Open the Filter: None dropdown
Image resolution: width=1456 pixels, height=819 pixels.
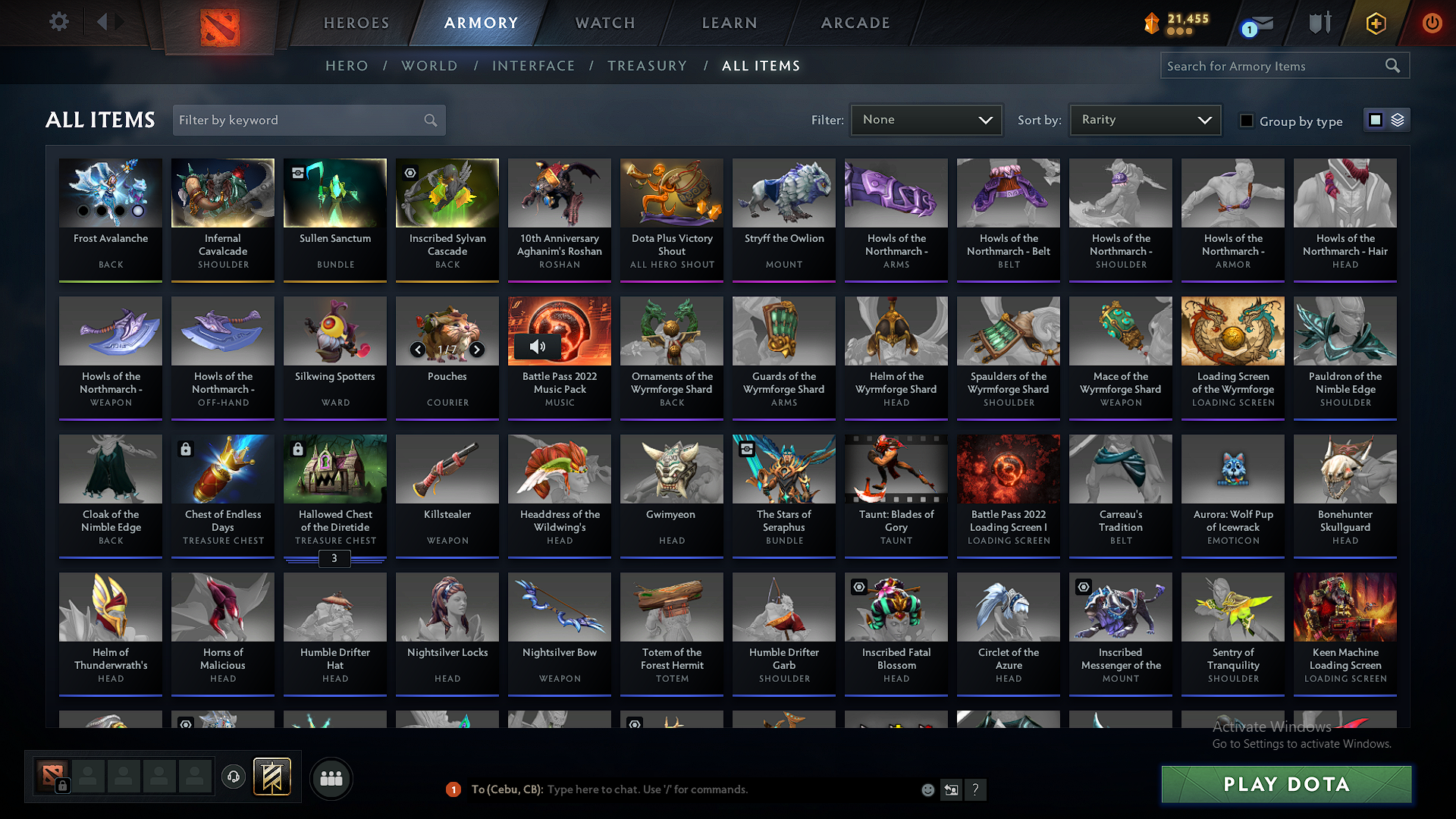click(926, 119)
